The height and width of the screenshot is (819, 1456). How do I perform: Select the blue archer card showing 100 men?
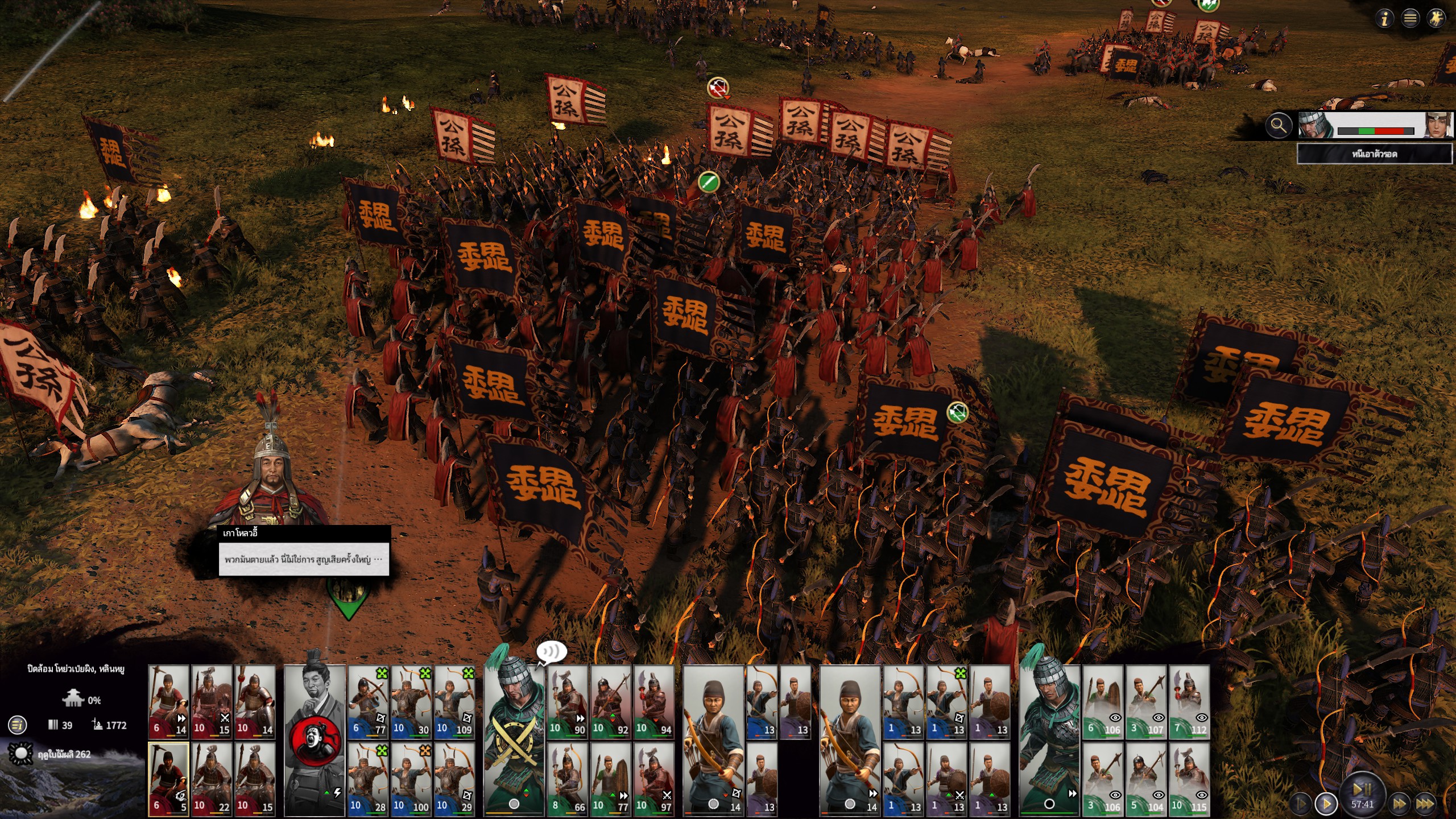coord(411,779)
